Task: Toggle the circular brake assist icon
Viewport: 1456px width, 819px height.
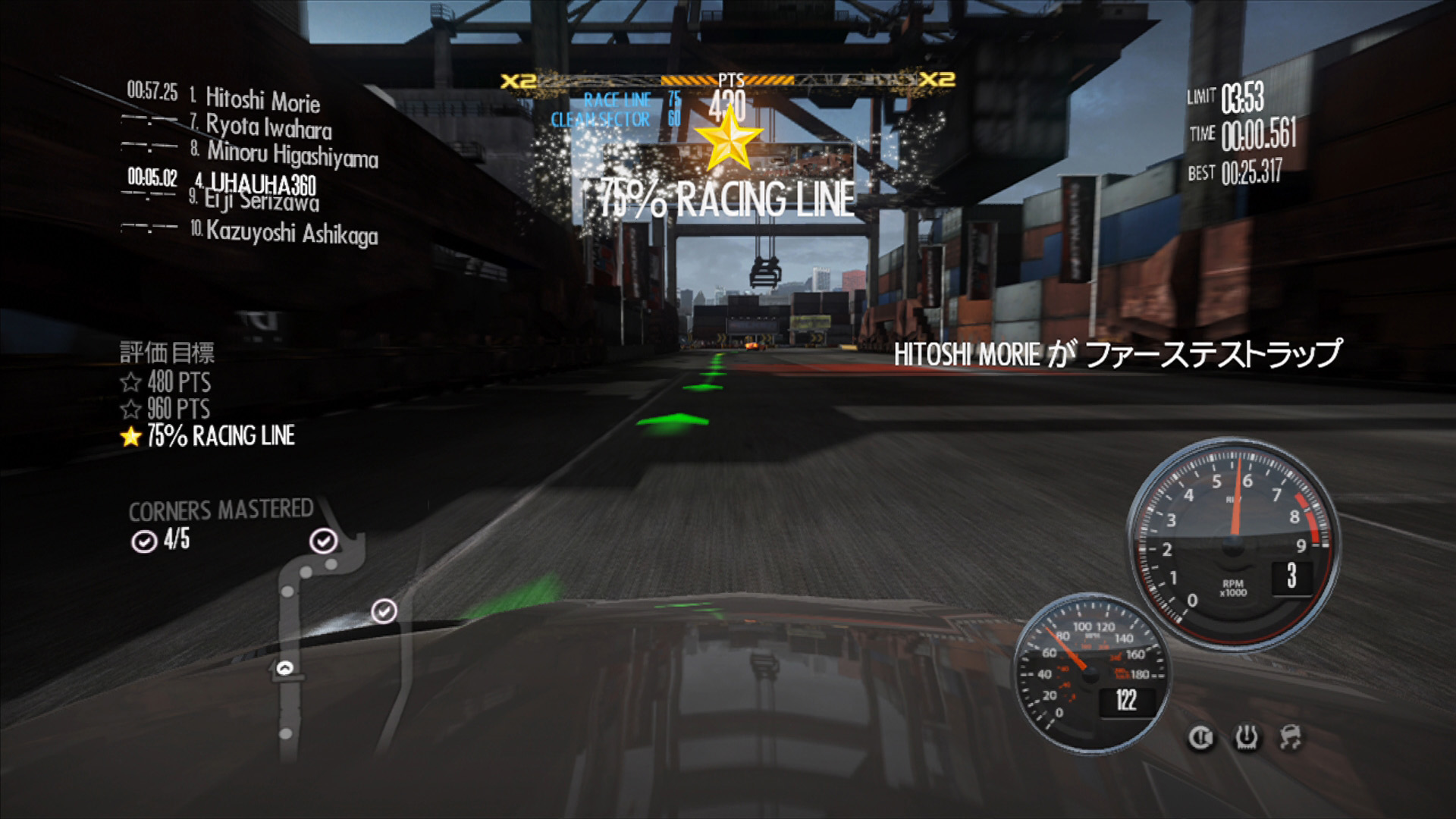Action: pyautogui.click(x=1200, y=737)
